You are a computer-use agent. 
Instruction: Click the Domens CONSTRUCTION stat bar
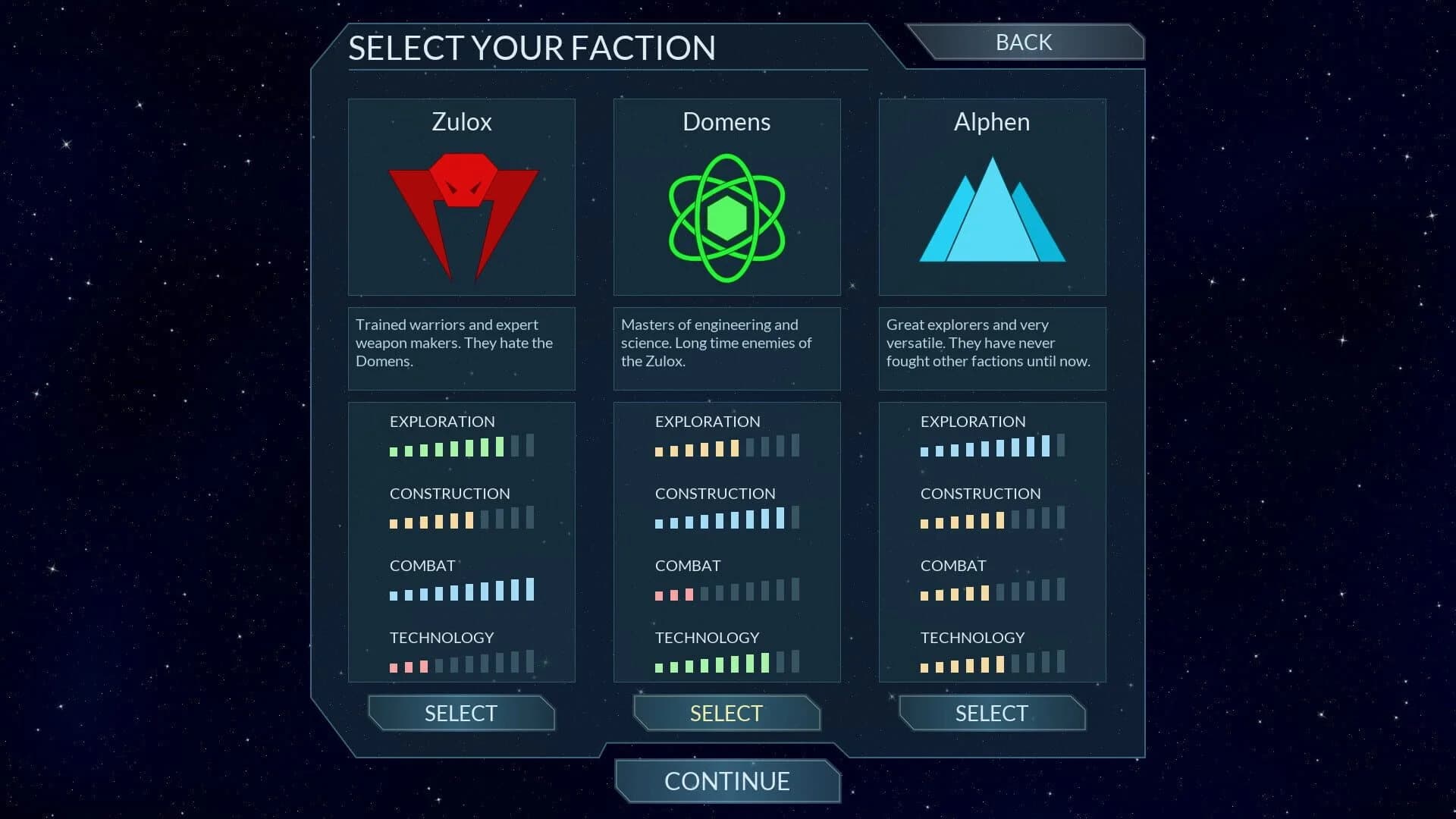coord(726,519)
